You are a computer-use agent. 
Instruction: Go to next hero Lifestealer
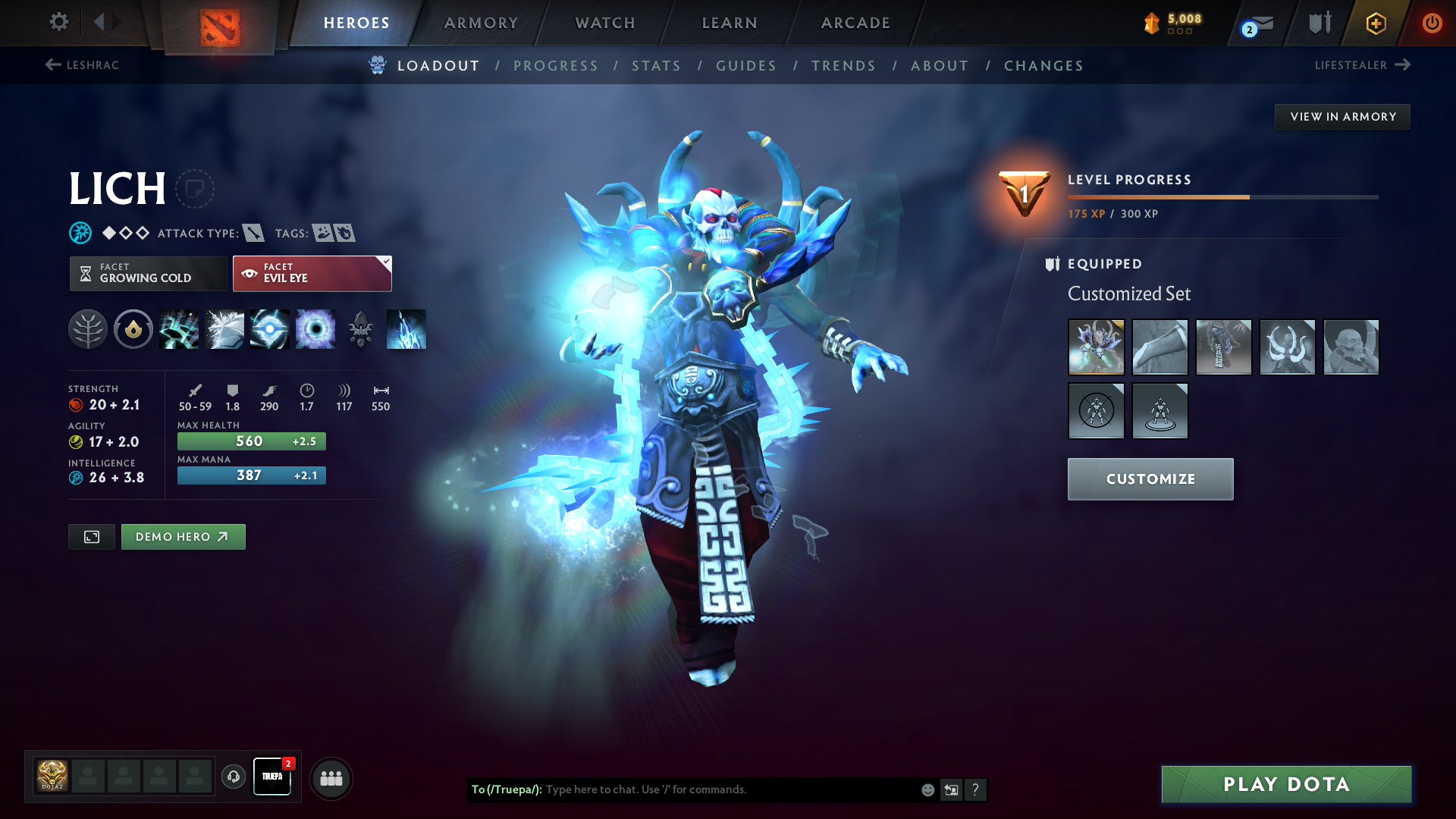[1362, 65]
